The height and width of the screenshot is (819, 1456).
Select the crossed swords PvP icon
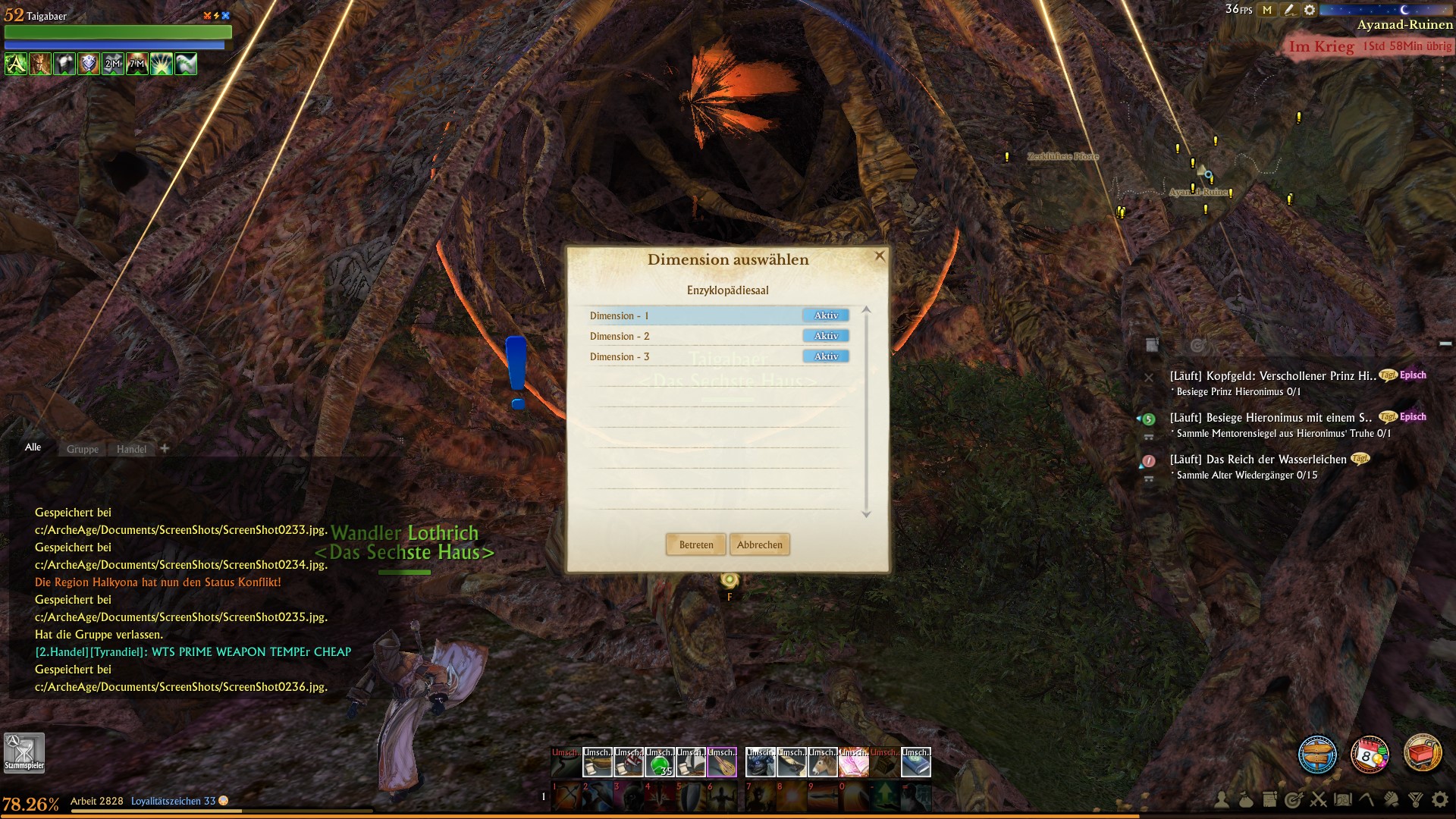click(x=1317, y=799)
